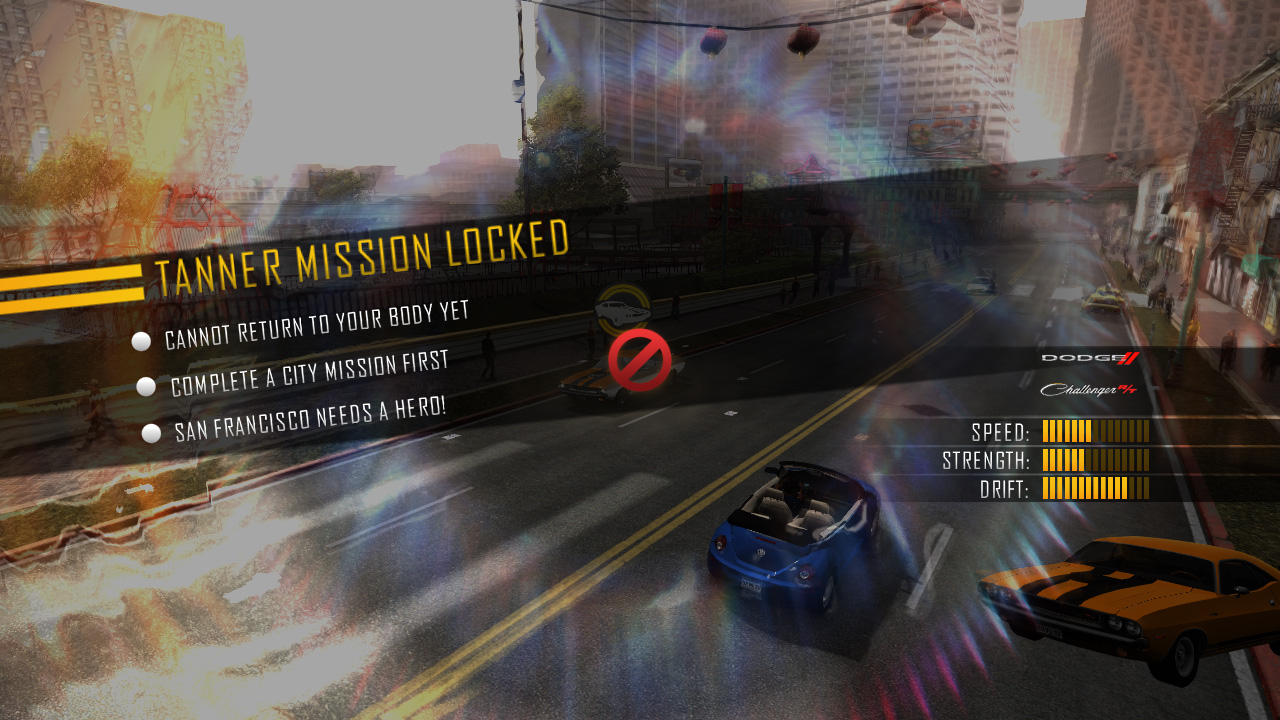Toggle the bullet beside Complete A City Mission First
This screenshot has width=1280, height=720.
coord(147,386)
